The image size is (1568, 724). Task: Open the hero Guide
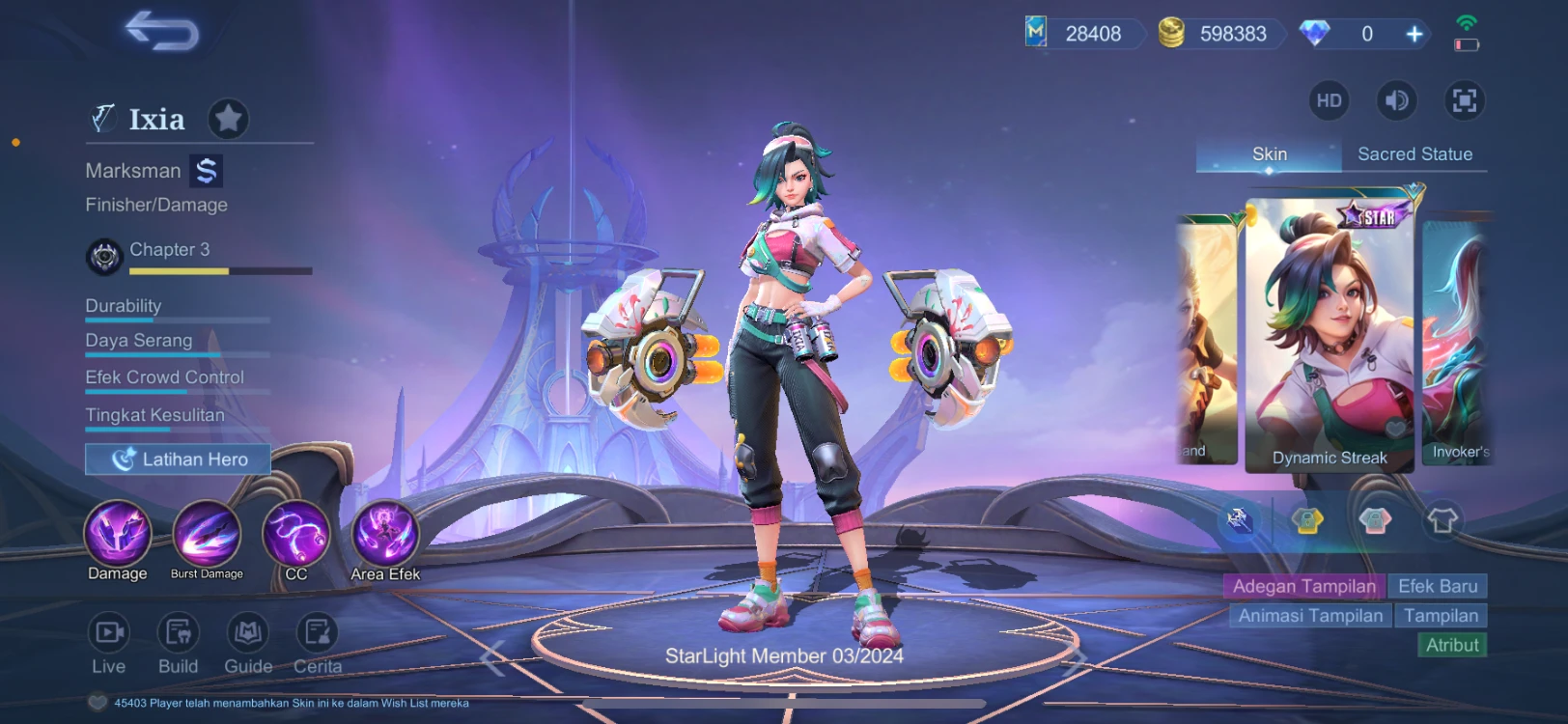click(248, 644)
